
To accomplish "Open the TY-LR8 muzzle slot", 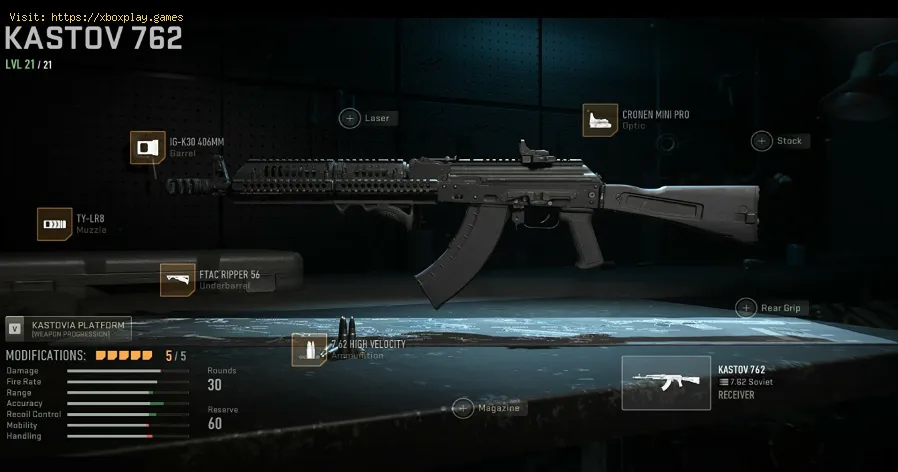I will [x=53, y=224].
